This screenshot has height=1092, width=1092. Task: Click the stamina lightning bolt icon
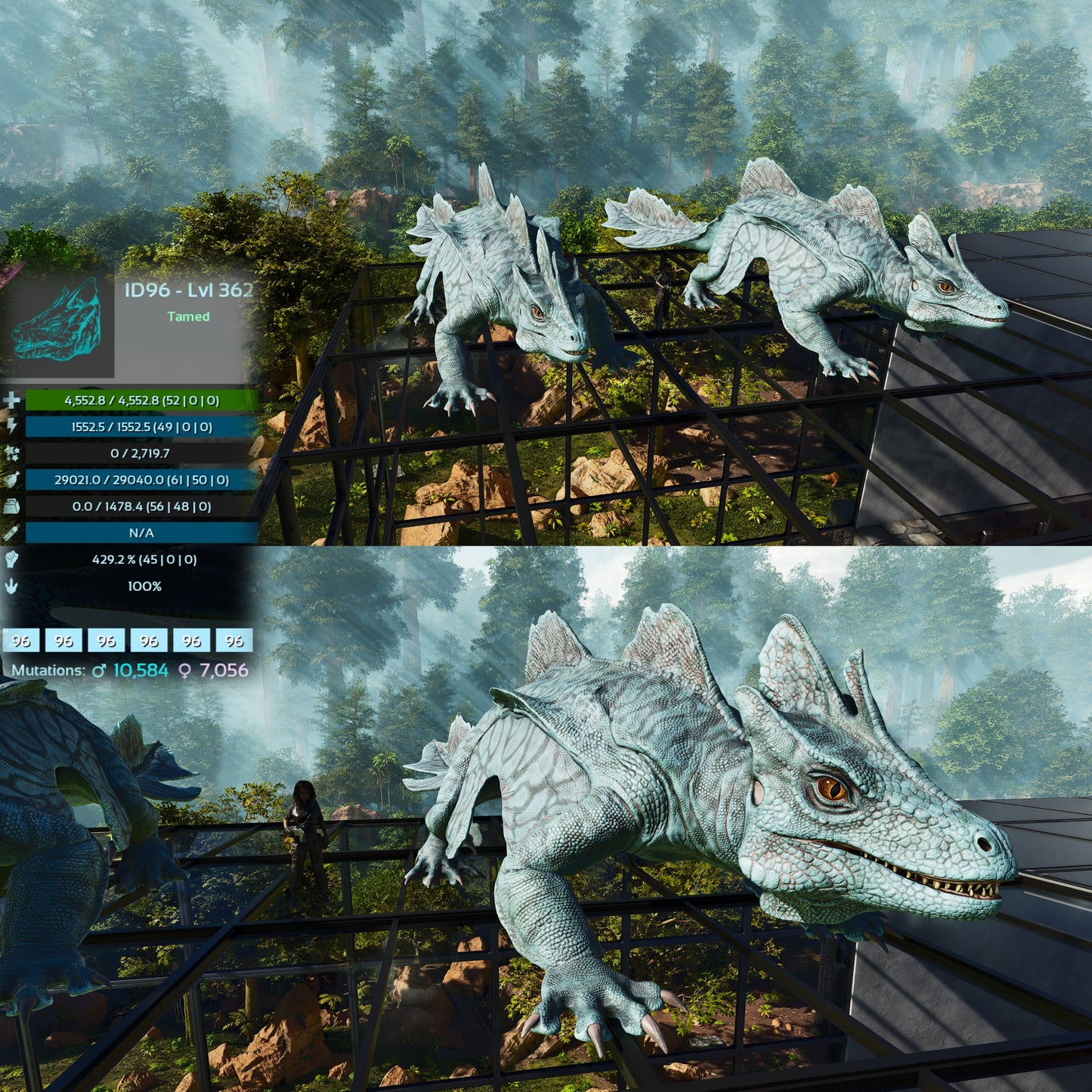coord(11,427)
